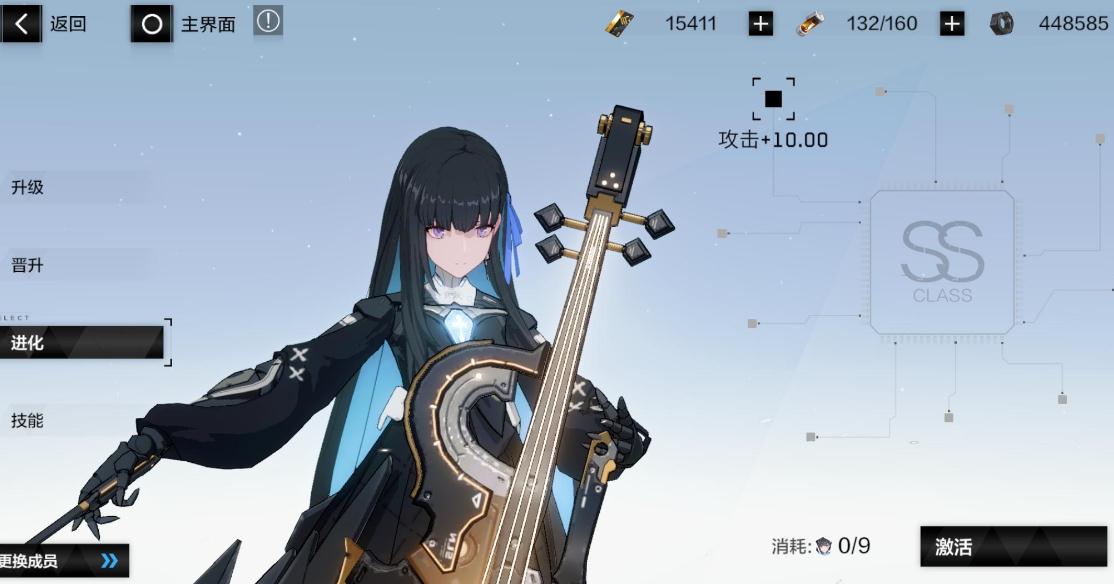Viewport: 1114px width, 584px height.
Task: Refill stamina with the 132/160 plus button
Action: [x=952, y=24]
